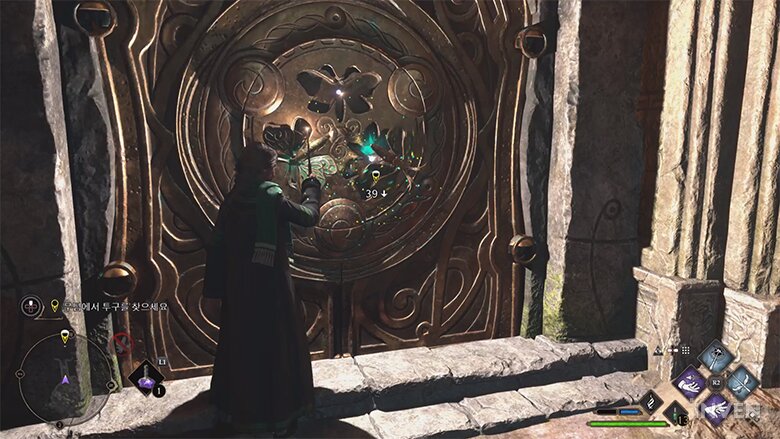The image size is (780, 439).
Task: Select the yellow 39 distance waypoint marker
Action: point(374,180)
